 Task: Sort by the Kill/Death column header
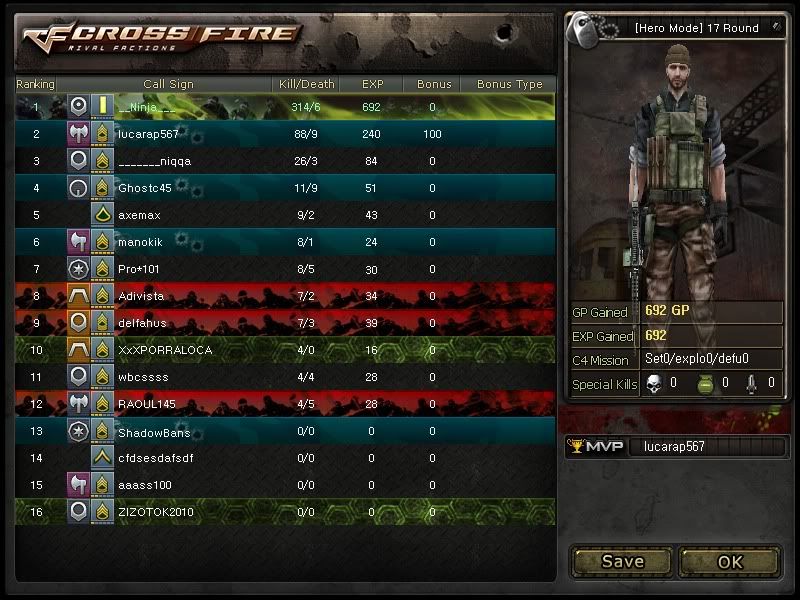coord(305,84)
